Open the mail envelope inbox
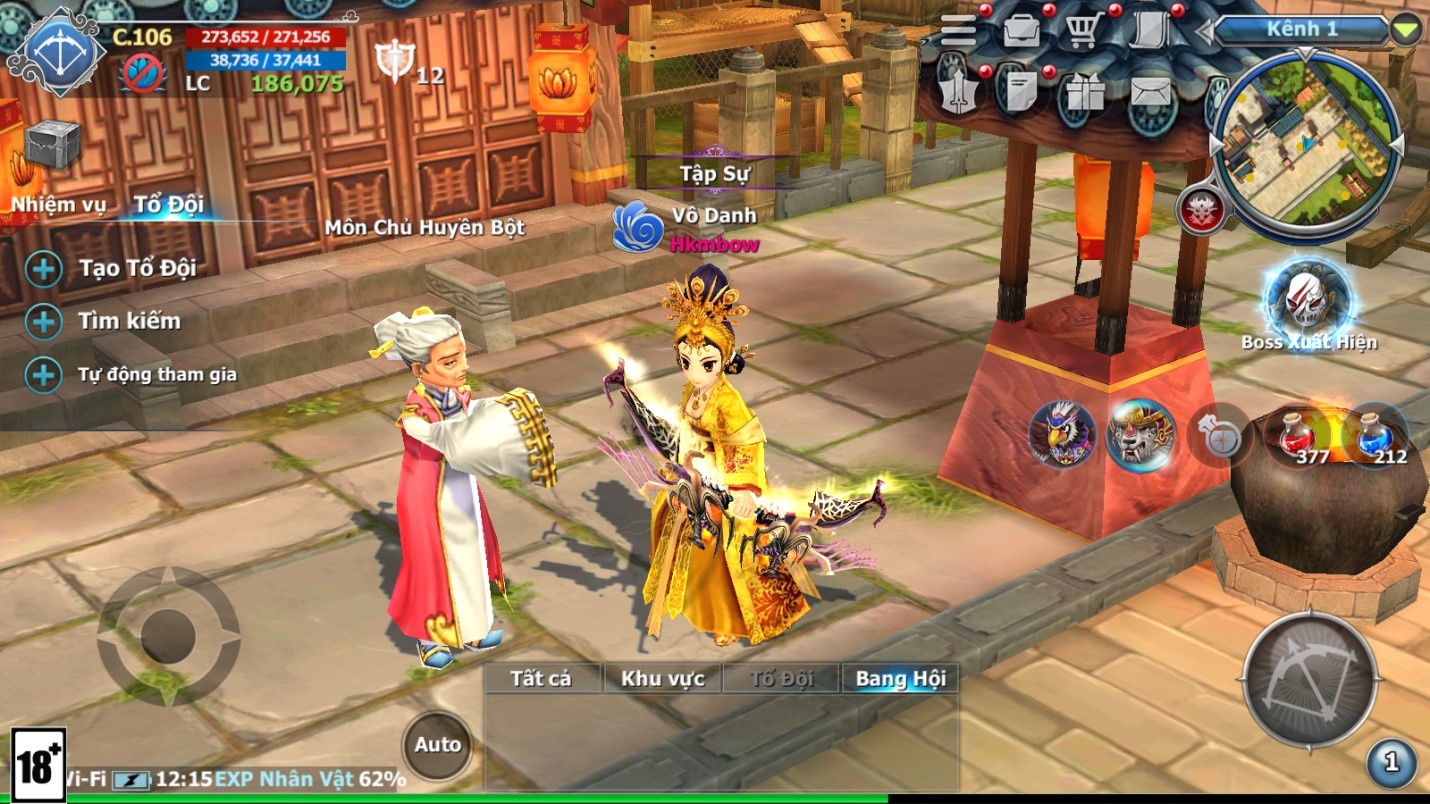 (1150, 93)
